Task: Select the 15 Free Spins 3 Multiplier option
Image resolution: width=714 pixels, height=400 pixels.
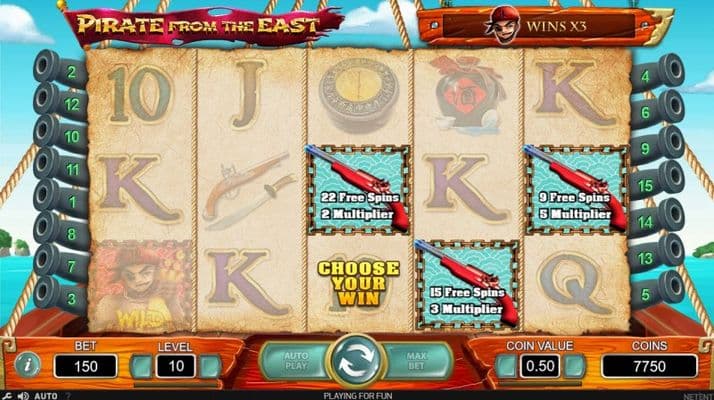Action: click(x=467, y=284)
